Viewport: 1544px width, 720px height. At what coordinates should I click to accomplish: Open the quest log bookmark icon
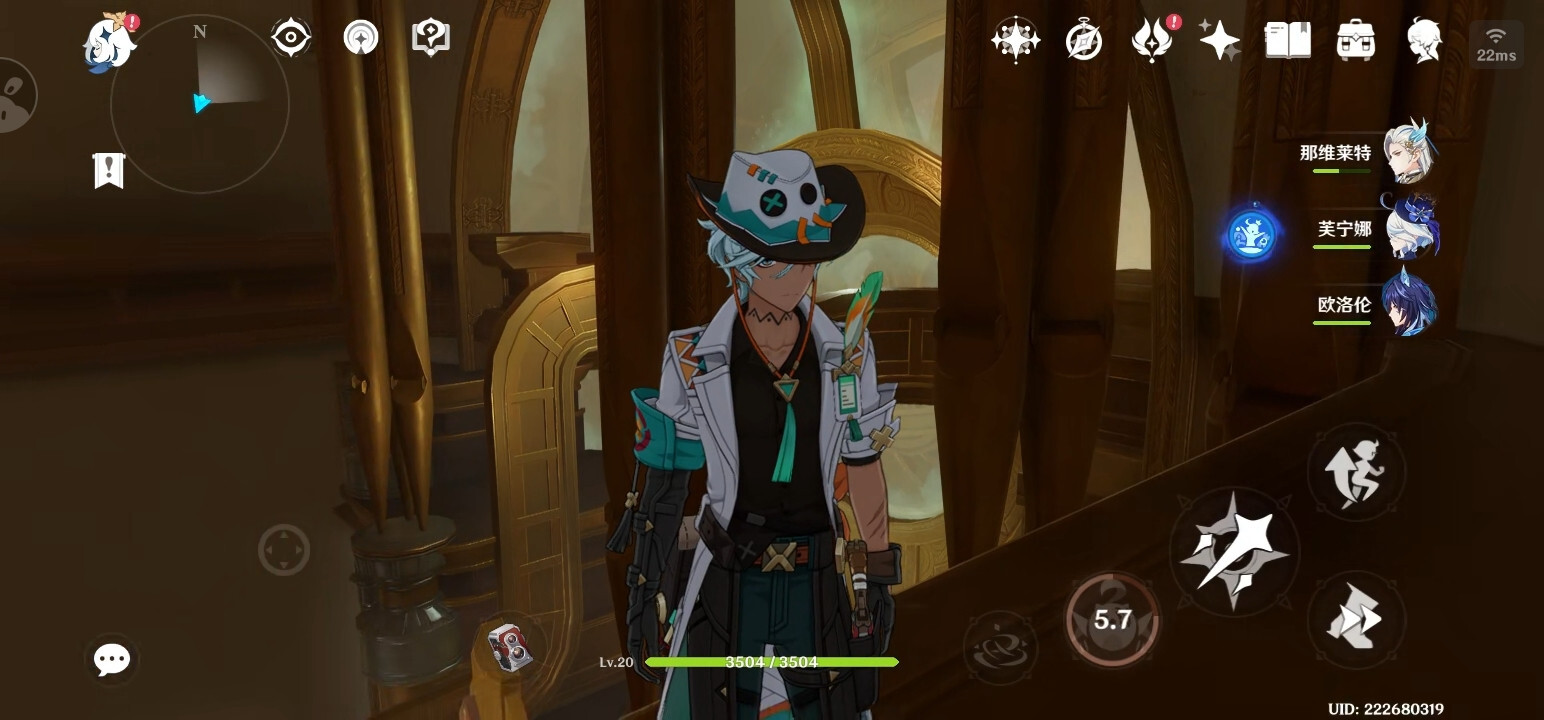click(108, 171)
